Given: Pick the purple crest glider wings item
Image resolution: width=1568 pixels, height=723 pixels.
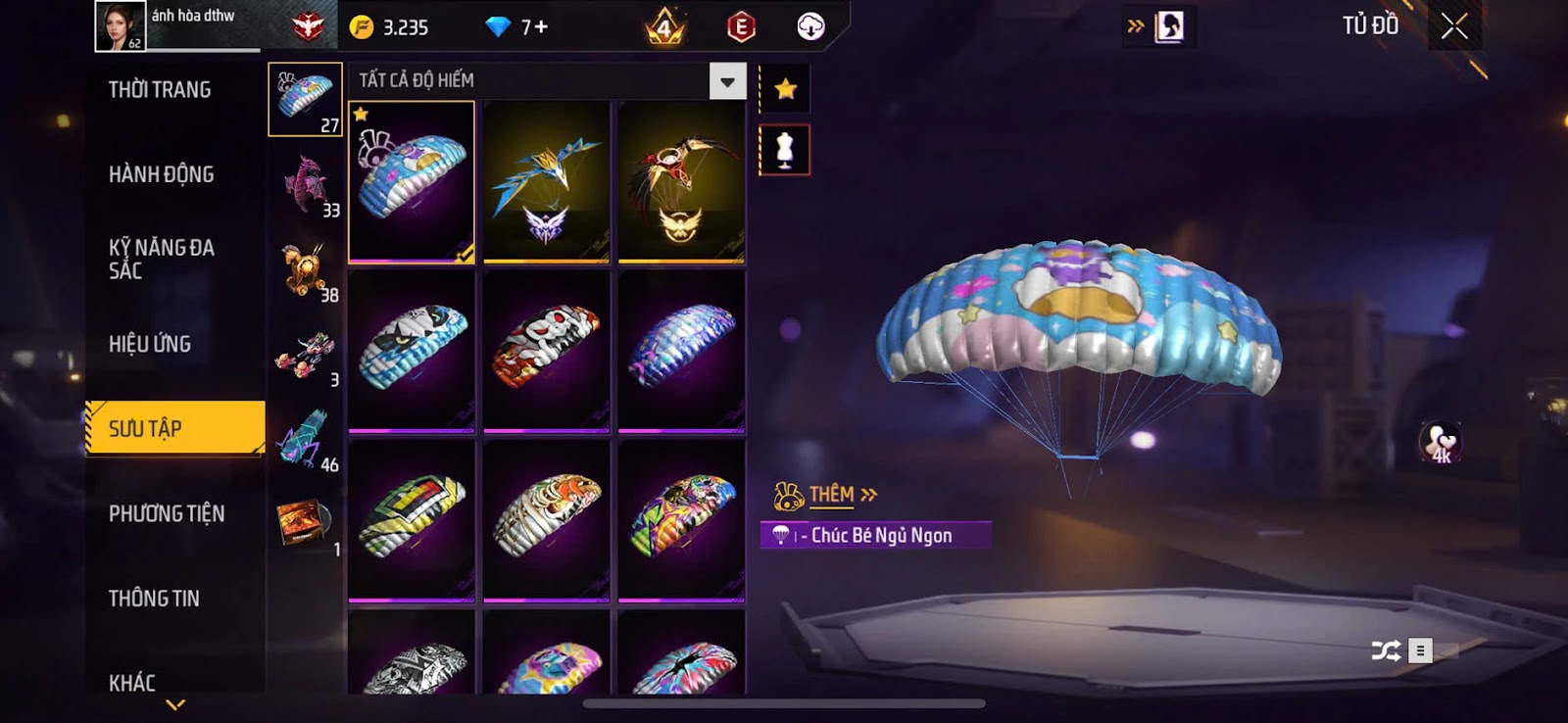Looking at the screenshot, I should click(x=547, y=182).
